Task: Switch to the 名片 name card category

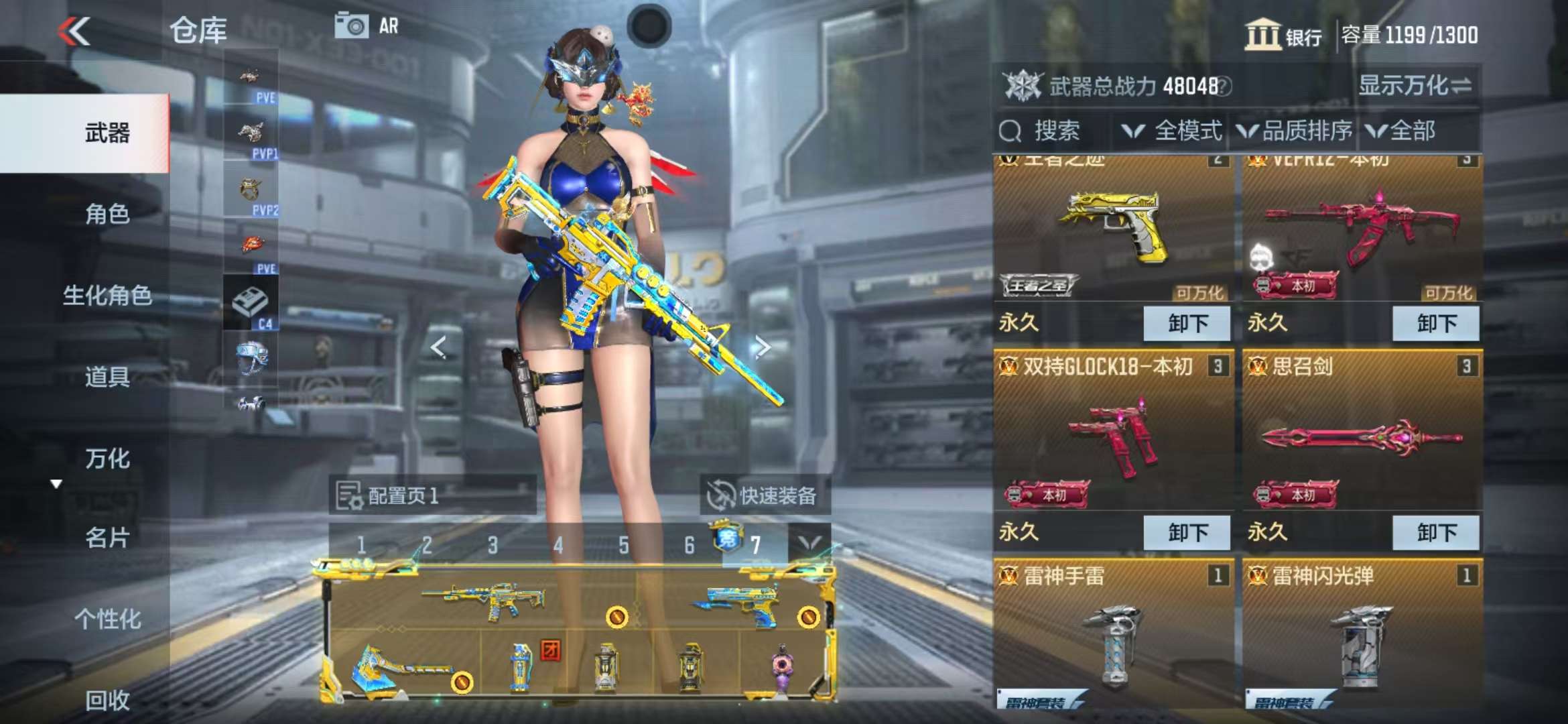Action: [x=107, y=538]
